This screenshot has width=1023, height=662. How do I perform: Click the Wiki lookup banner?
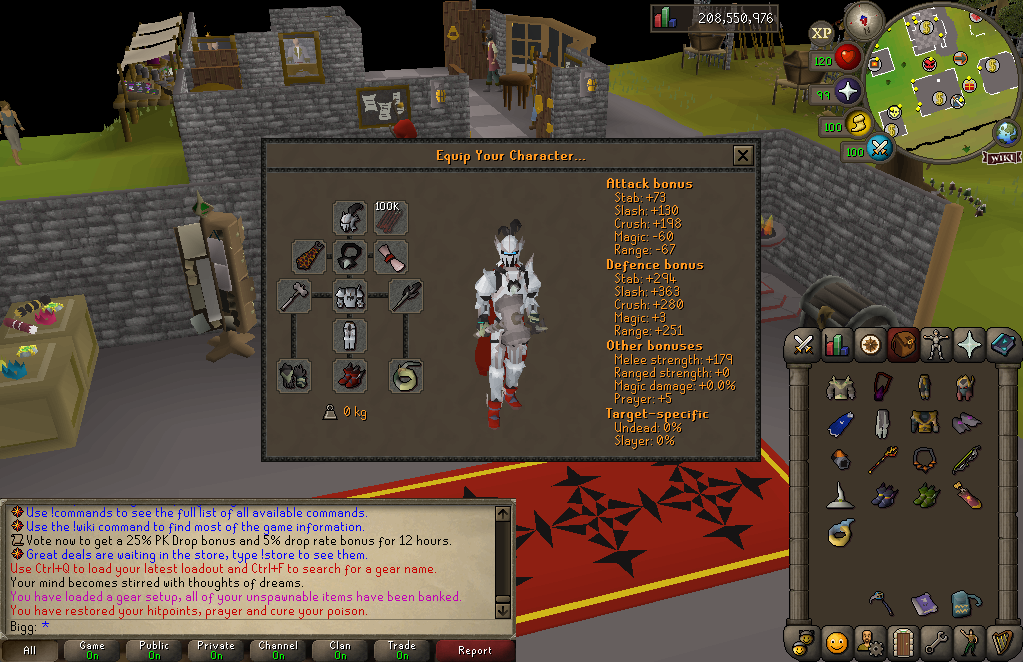tap(1000, 157)
